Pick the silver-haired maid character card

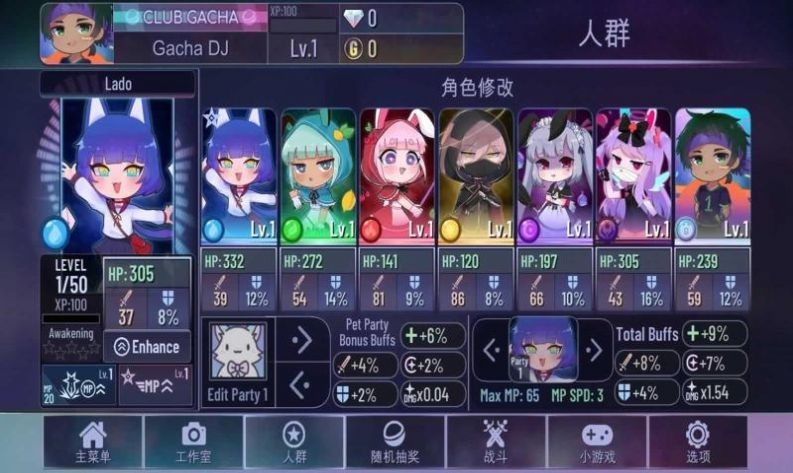pyautogui.click(x=555, y=176)
